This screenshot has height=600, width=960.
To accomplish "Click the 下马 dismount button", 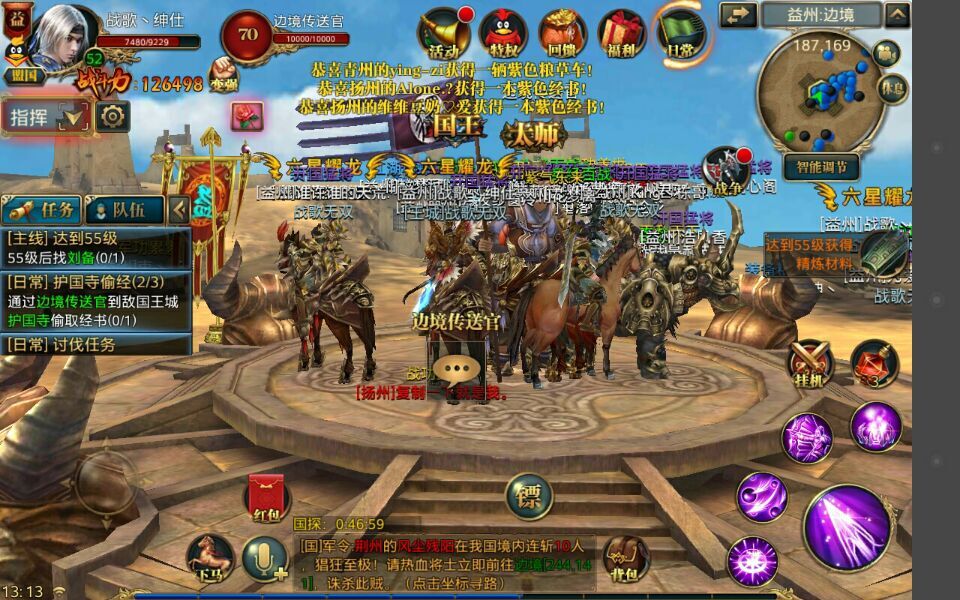I will 210,555.
